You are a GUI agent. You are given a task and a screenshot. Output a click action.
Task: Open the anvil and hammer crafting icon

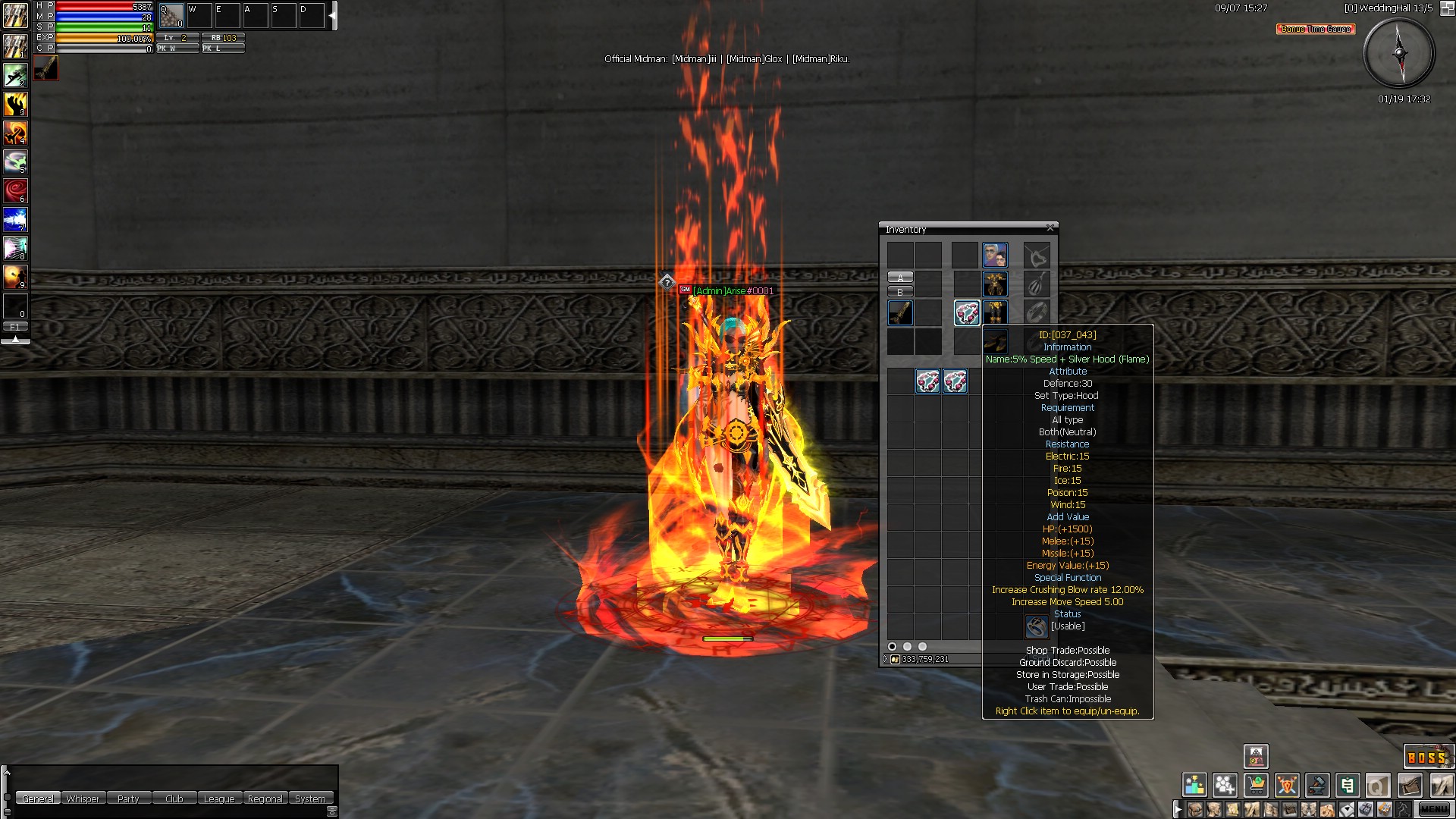pos(1317,785)
